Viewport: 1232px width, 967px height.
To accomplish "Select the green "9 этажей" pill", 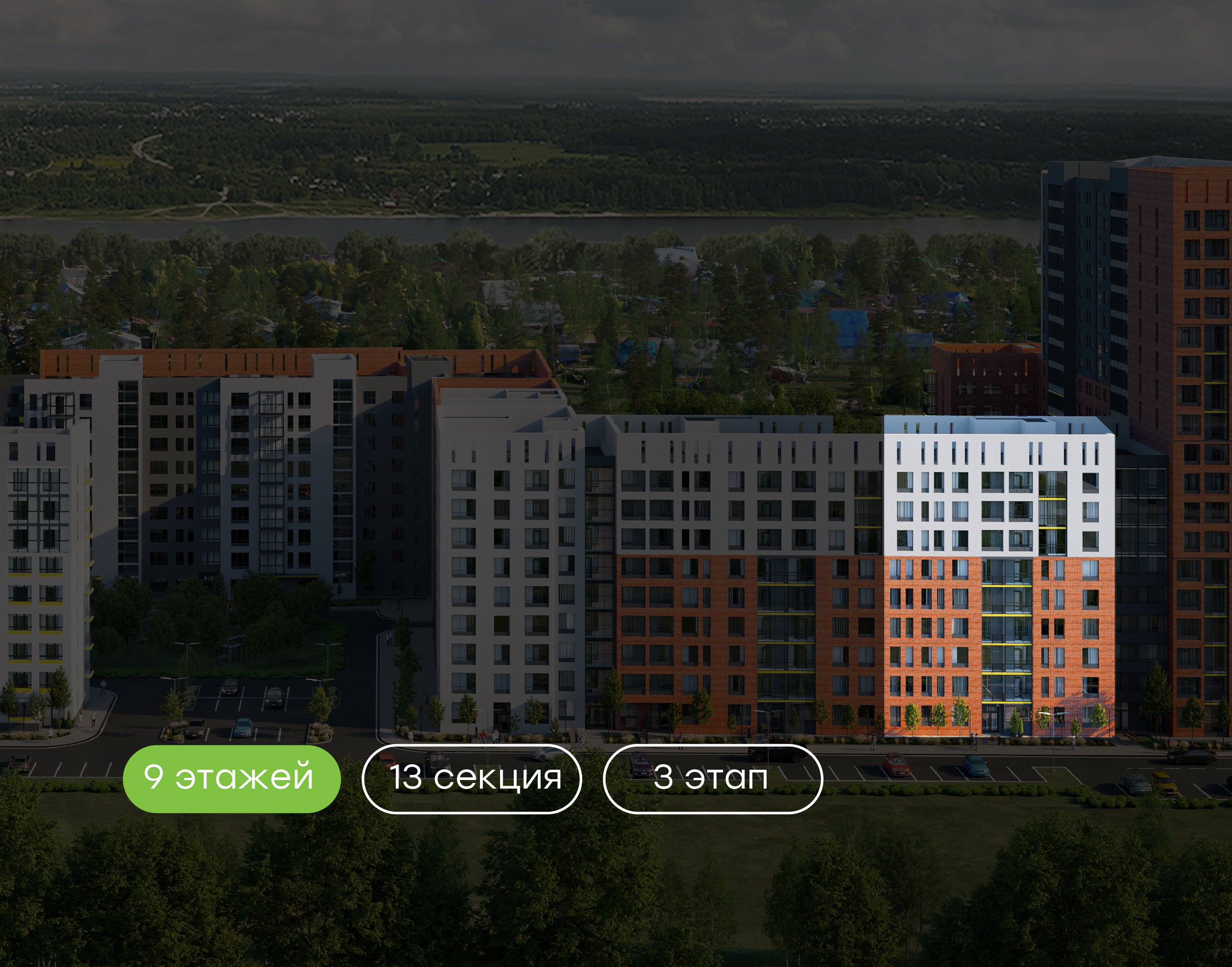I will point(231,779).
